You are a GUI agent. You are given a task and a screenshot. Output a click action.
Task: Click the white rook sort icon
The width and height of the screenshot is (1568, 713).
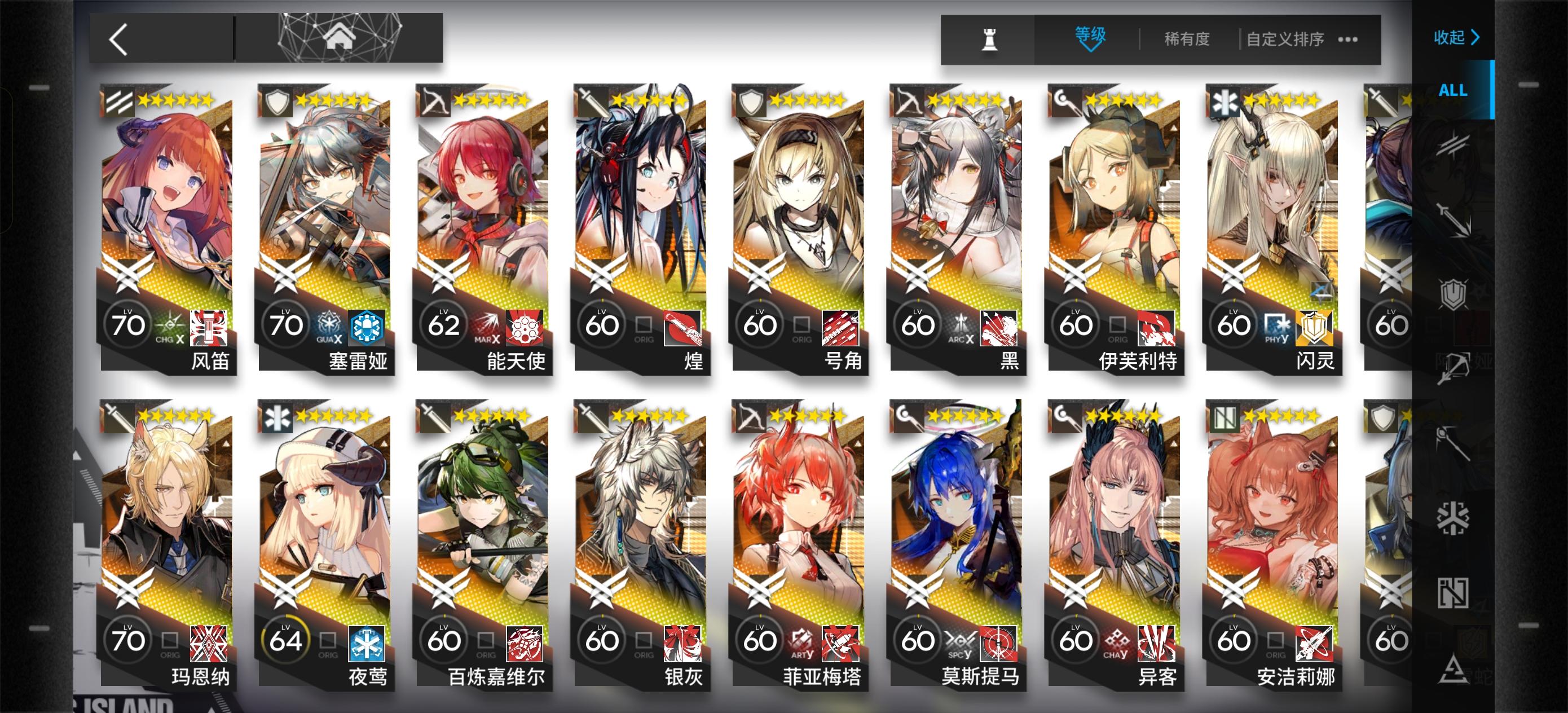point(989,38)
